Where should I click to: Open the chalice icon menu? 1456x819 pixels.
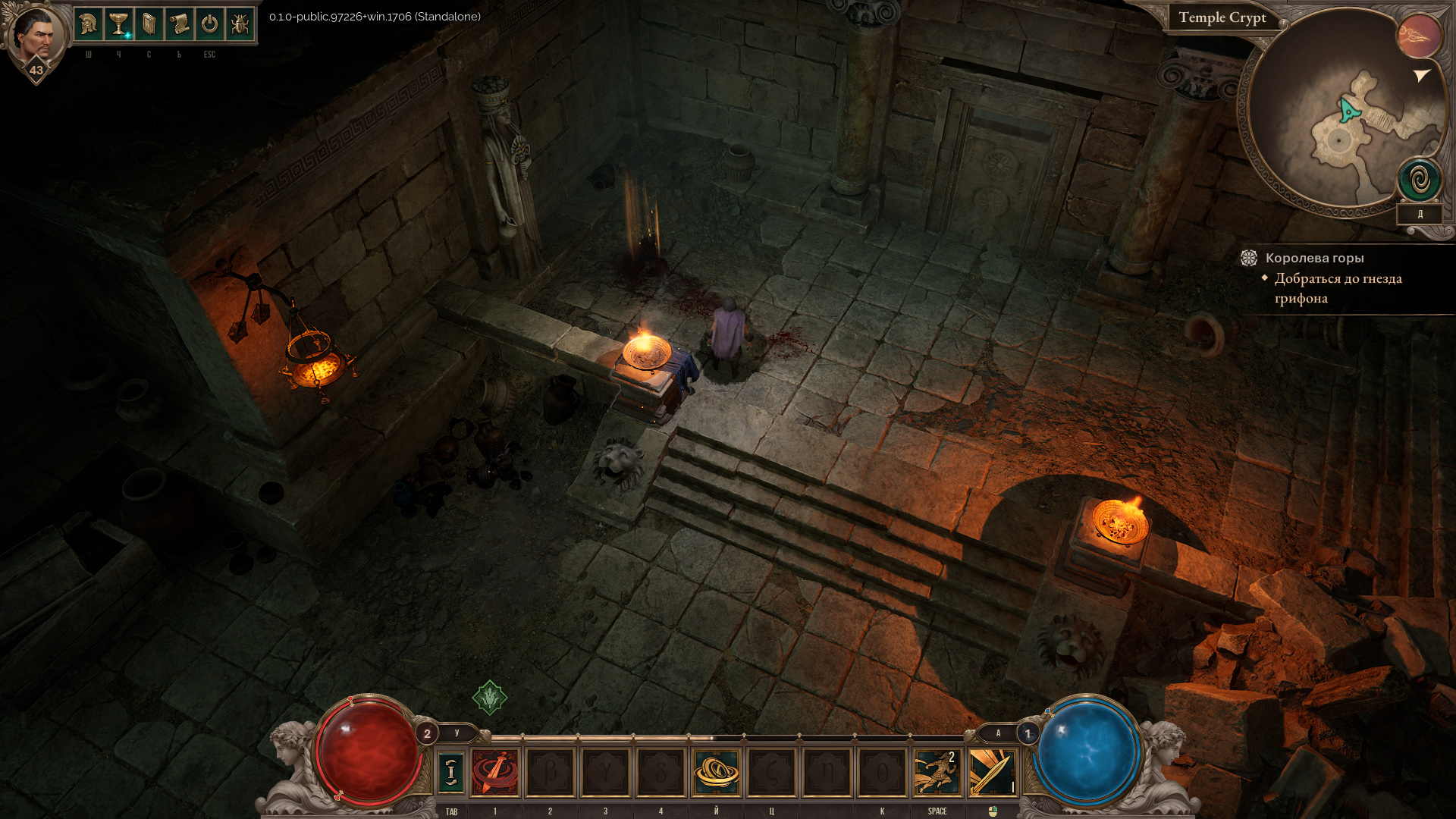[118, 25]
